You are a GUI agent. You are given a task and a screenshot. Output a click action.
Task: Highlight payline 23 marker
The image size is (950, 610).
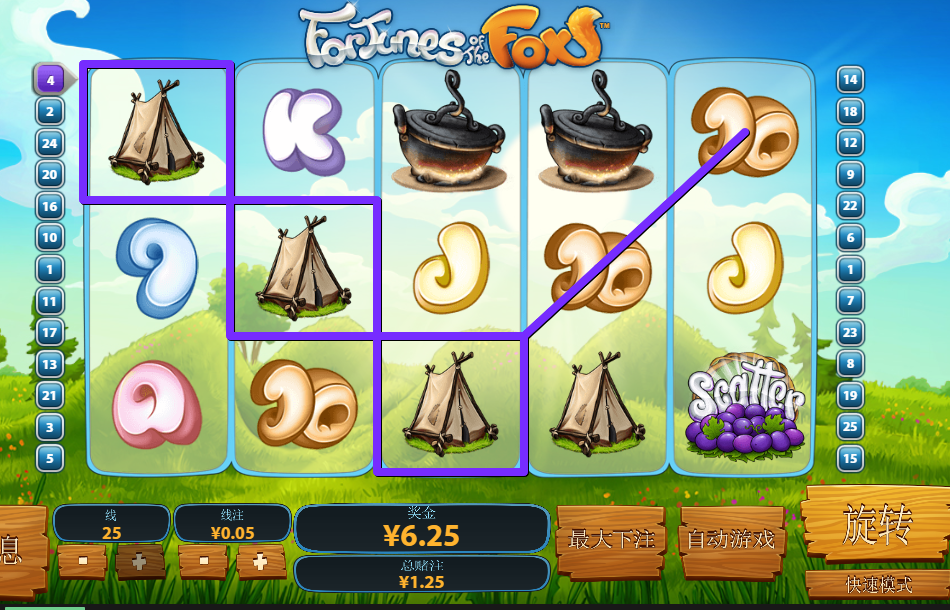tap(850, 332)
